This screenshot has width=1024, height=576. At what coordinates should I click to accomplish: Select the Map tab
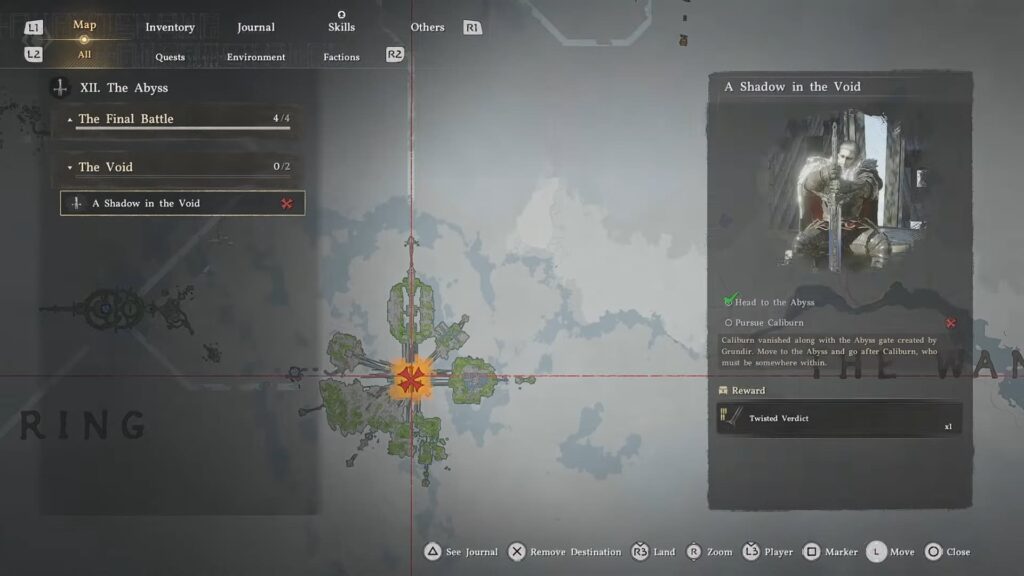[85, 25]
